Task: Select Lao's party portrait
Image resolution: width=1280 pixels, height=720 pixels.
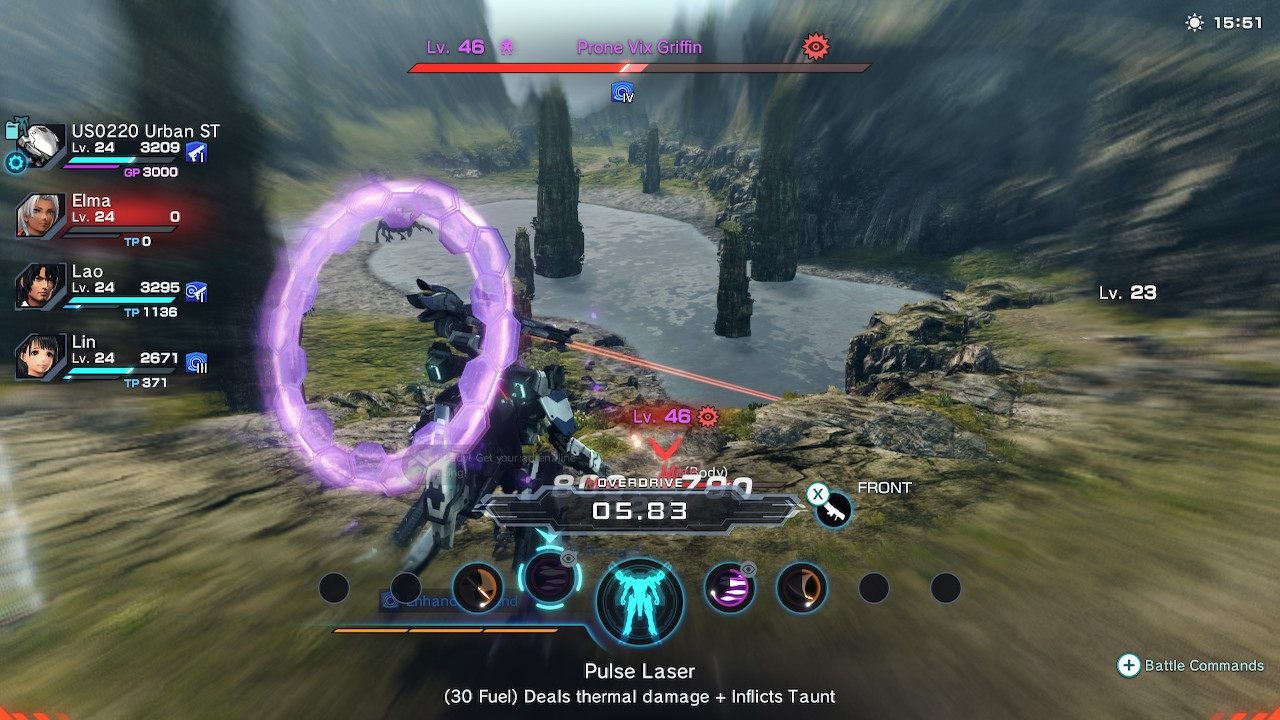Action: click(41, 287)
